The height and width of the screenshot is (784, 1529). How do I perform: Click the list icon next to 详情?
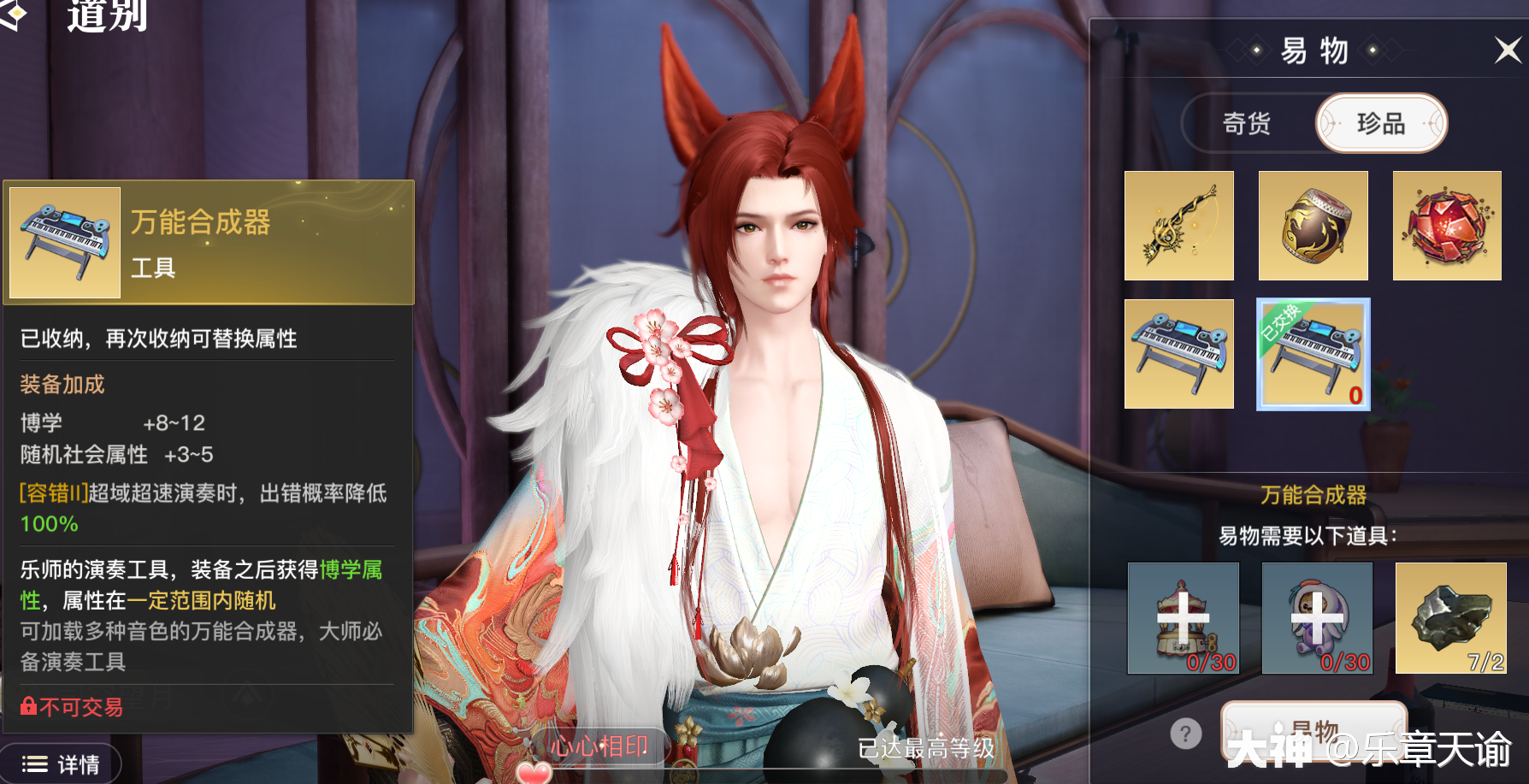point(32,763)
